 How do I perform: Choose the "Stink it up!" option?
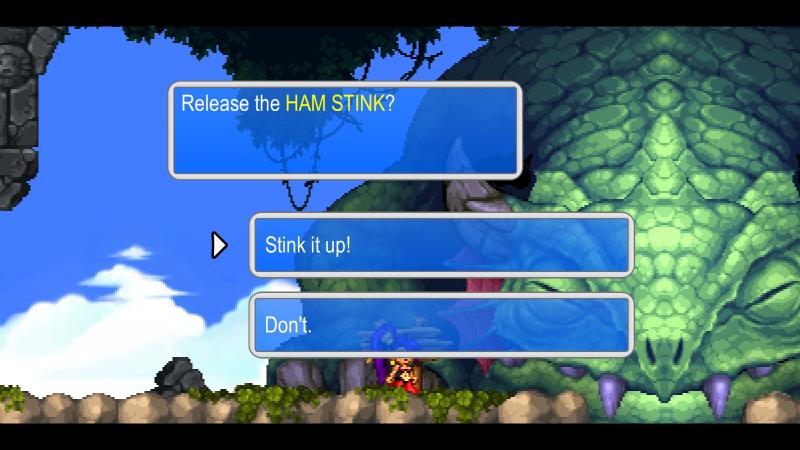(x=441, y=245)
